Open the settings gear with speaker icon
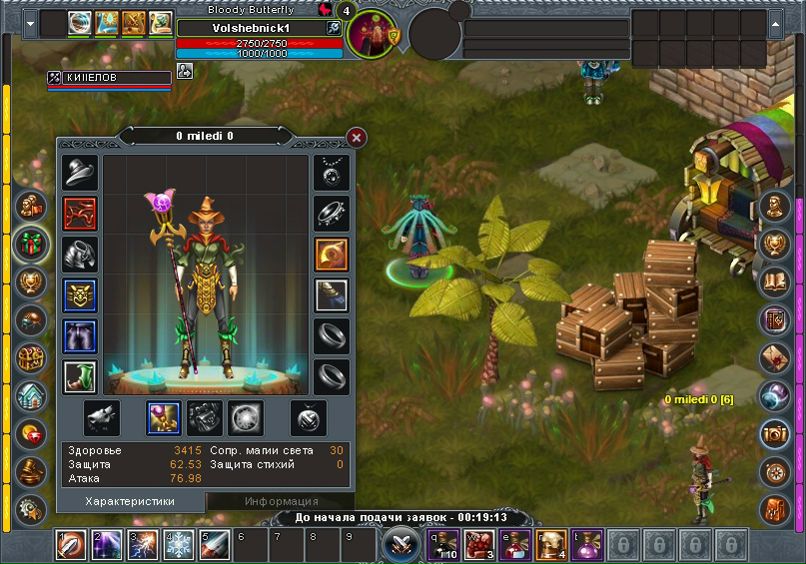This screenshot has width=806, height=564. click(31, 509)
